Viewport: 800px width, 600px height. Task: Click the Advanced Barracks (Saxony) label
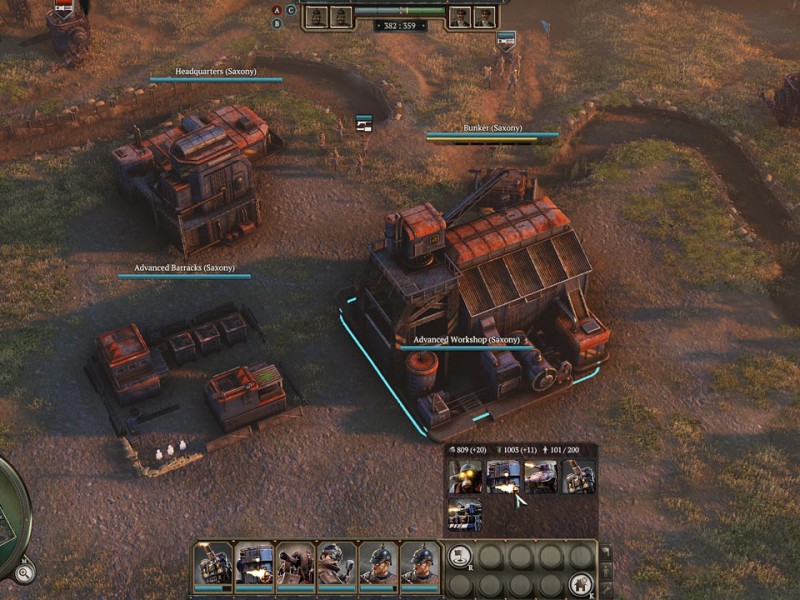click(x=184, y=268)
